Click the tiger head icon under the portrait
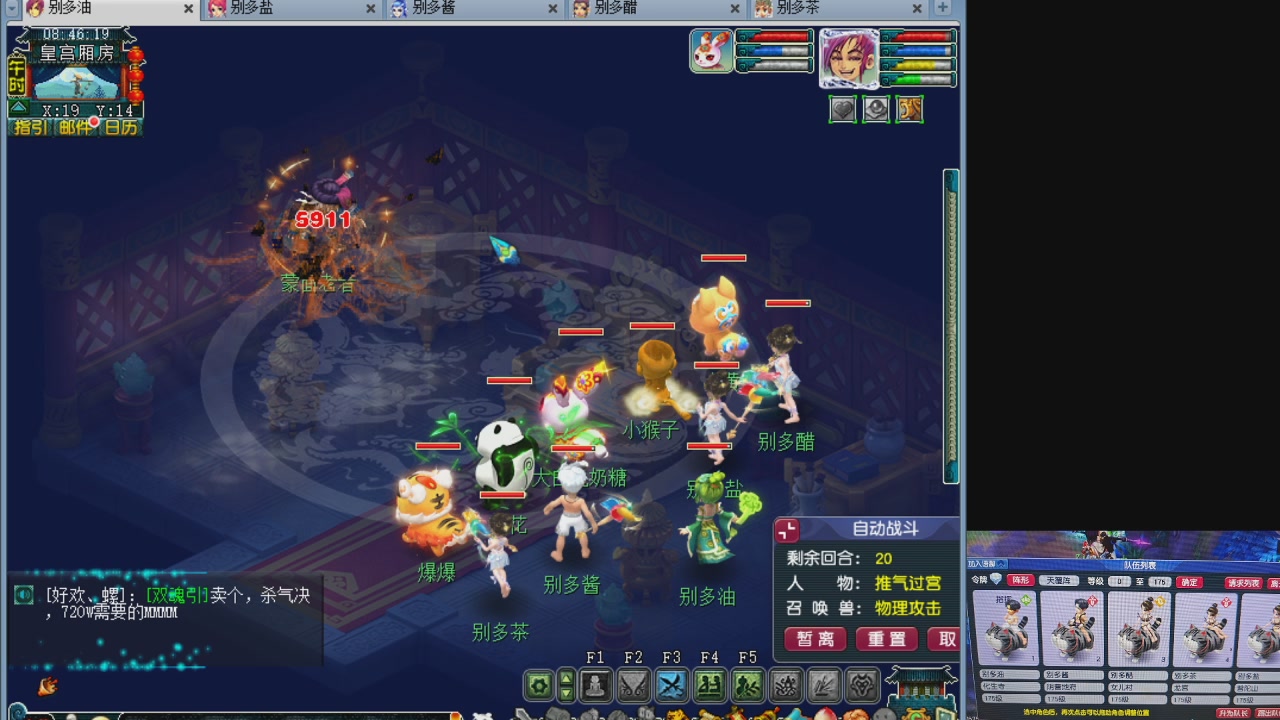 909,109
